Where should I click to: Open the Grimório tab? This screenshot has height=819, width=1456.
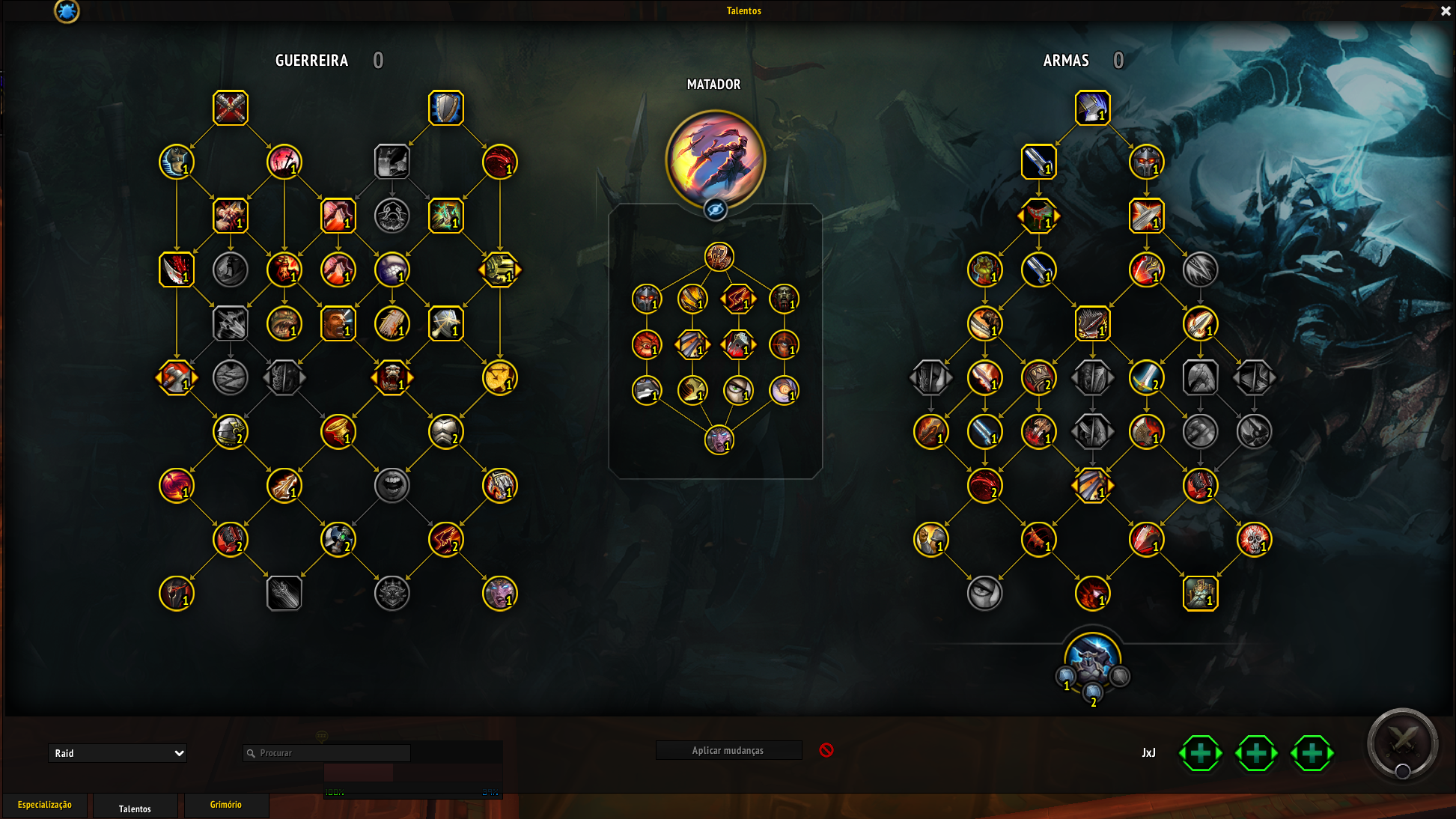click(x=225, y=805)
